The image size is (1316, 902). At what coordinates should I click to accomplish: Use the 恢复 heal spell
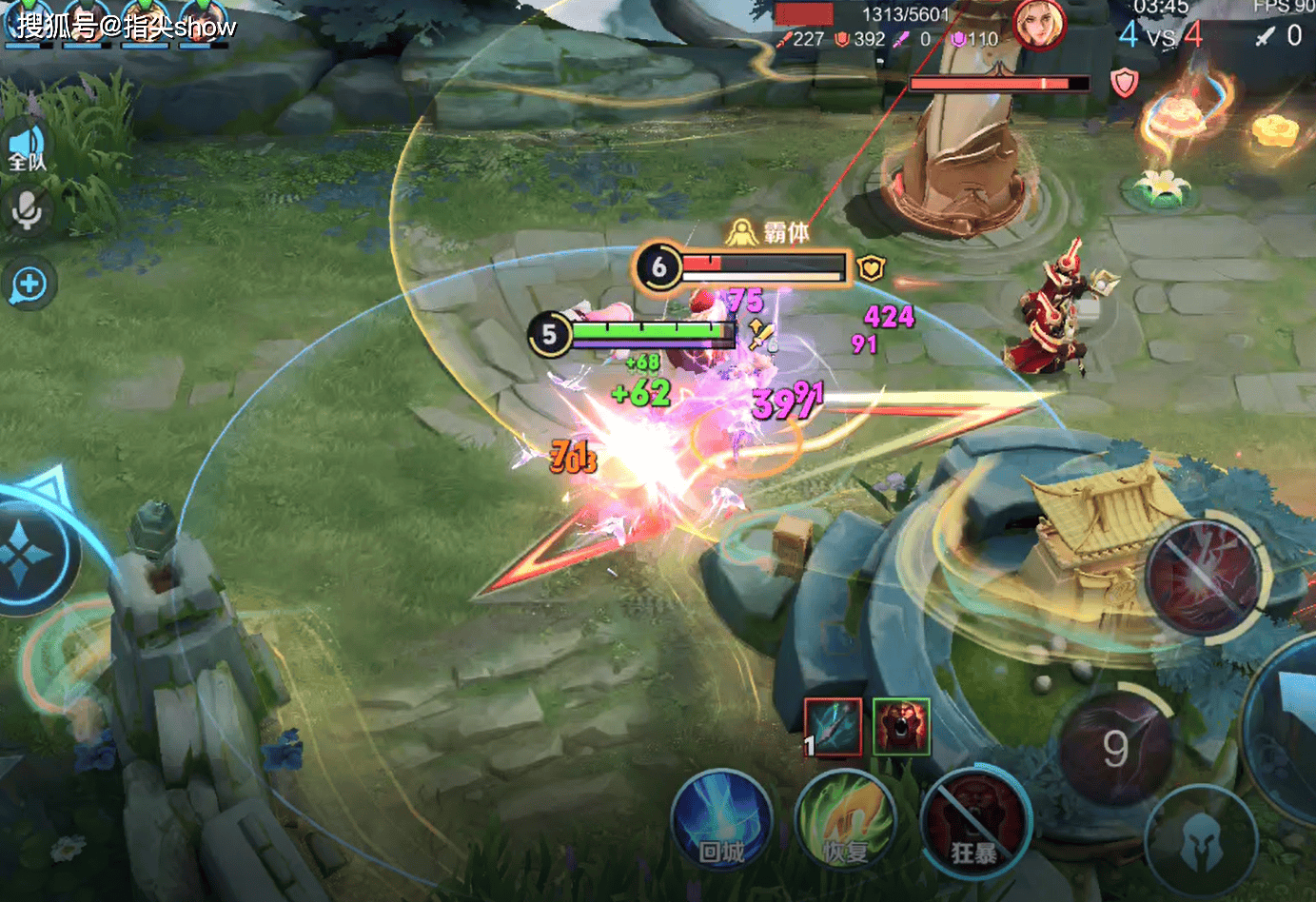tap(846, 822)
